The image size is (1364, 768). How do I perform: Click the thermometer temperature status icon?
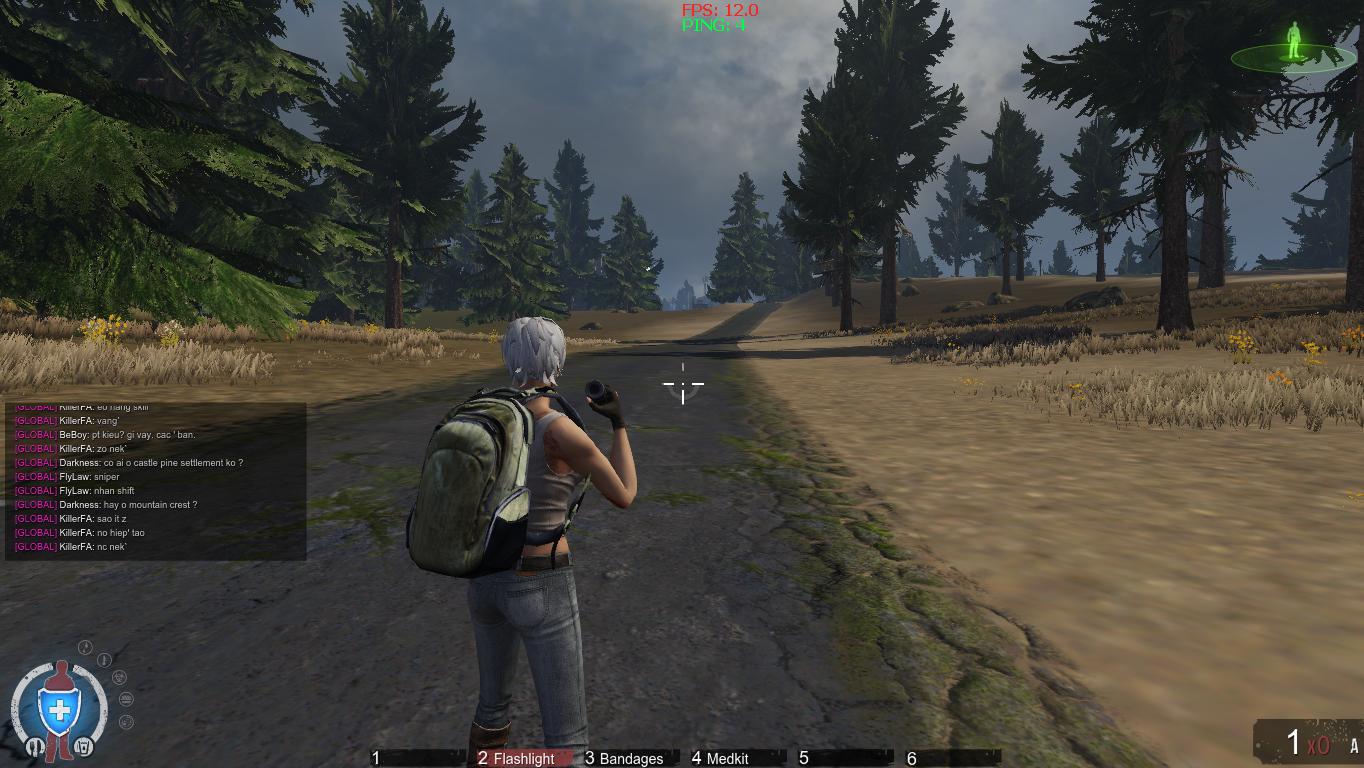pos(103,660)
